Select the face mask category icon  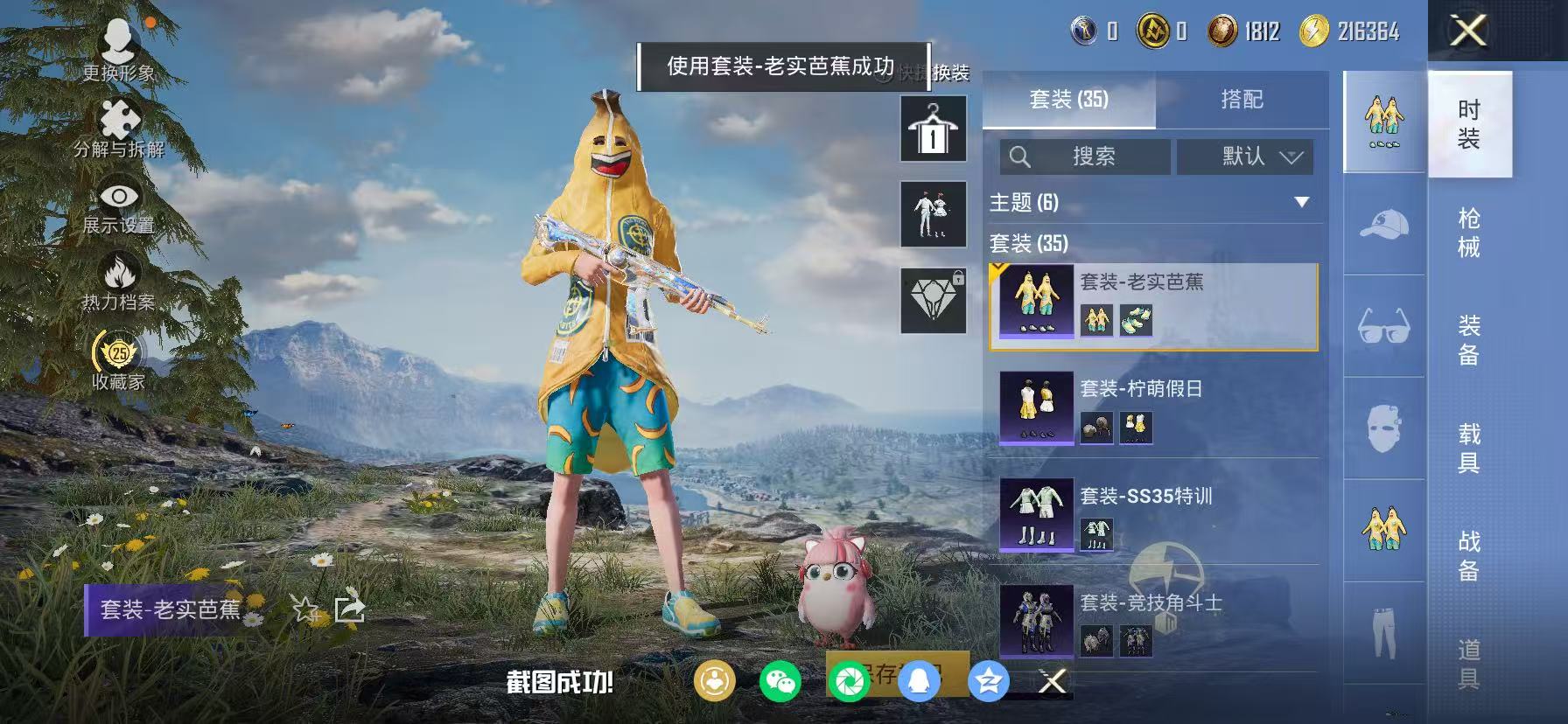(x=1382, y=426)
